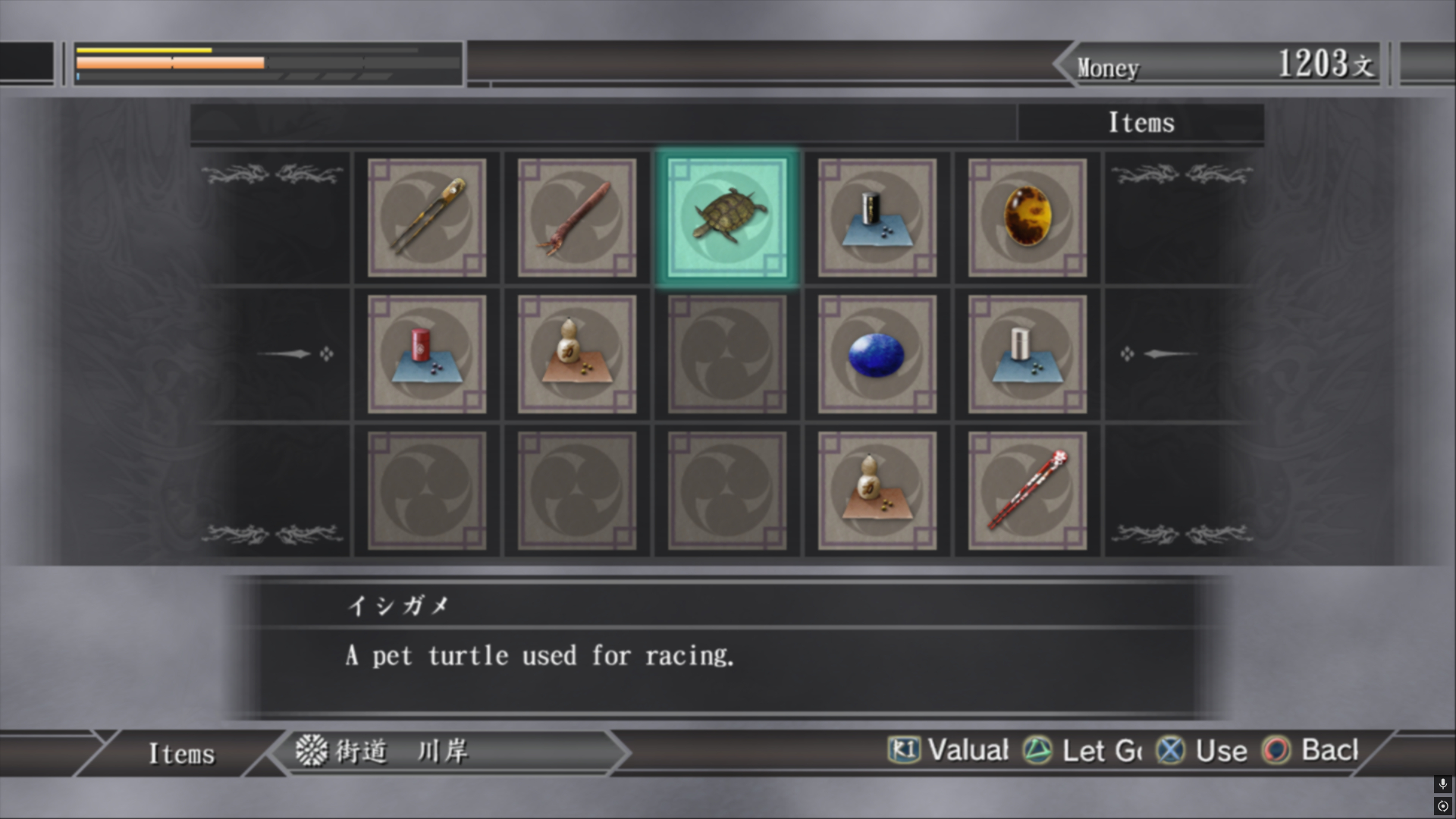Select the highlighted pet turtle slot
This screenshot has width=1456, height=819.
click(727, 218)
